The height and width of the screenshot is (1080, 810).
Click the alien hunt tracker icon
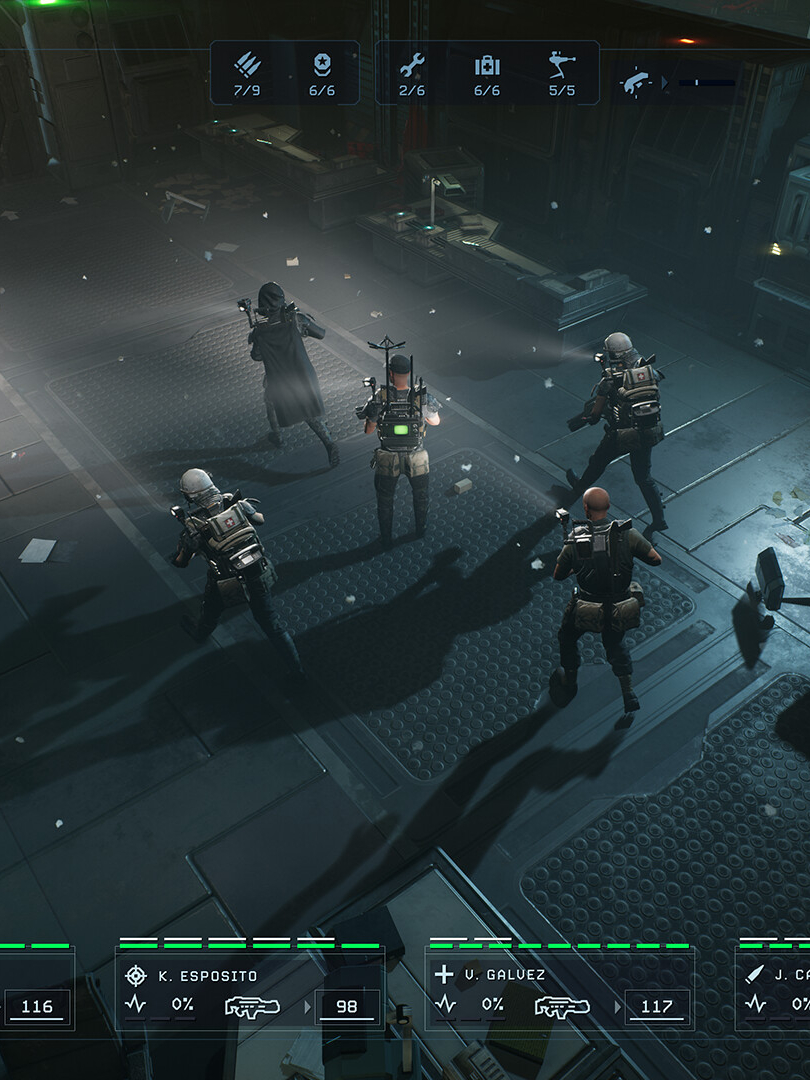pyautogui.click(x=635, y=82)
